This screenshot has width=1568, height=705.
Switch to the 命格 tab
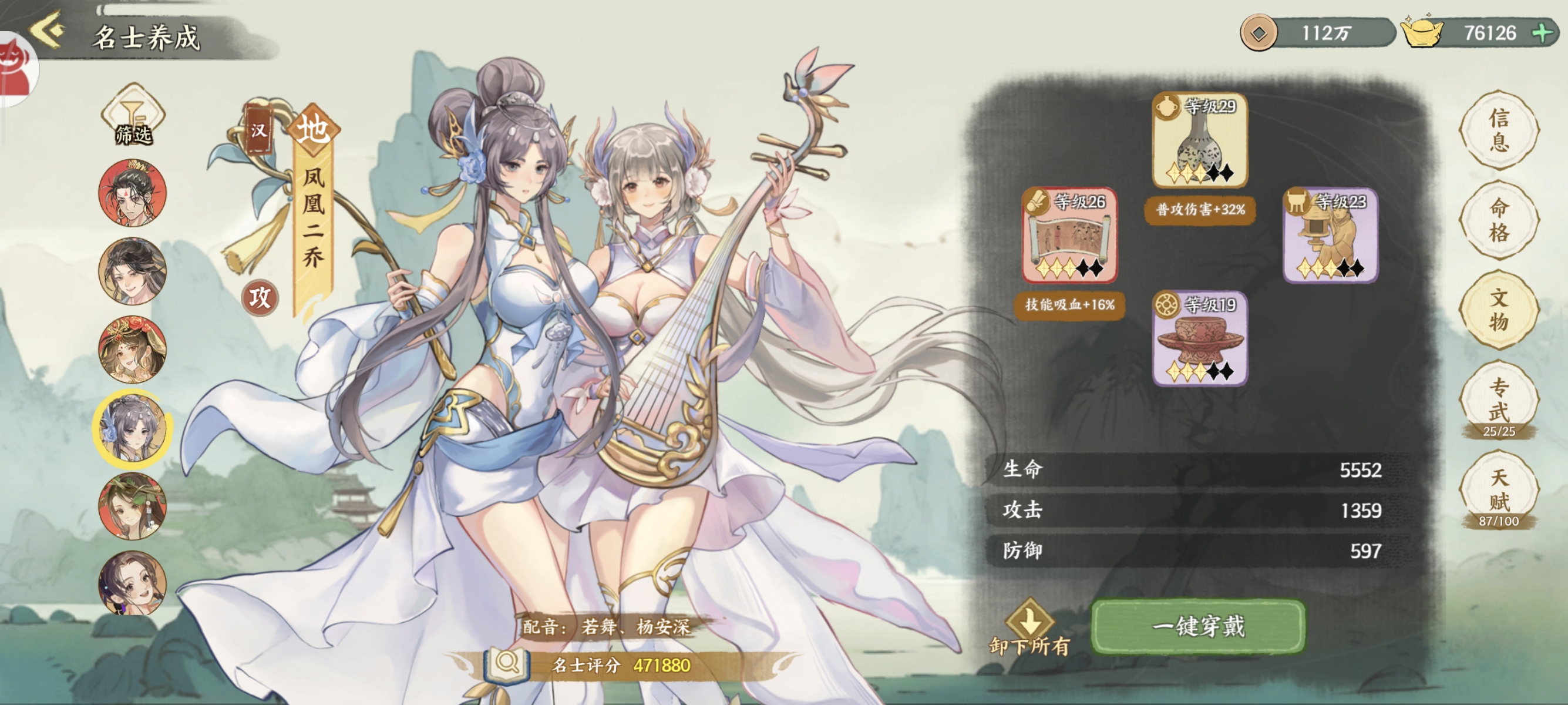(1499, 220)
